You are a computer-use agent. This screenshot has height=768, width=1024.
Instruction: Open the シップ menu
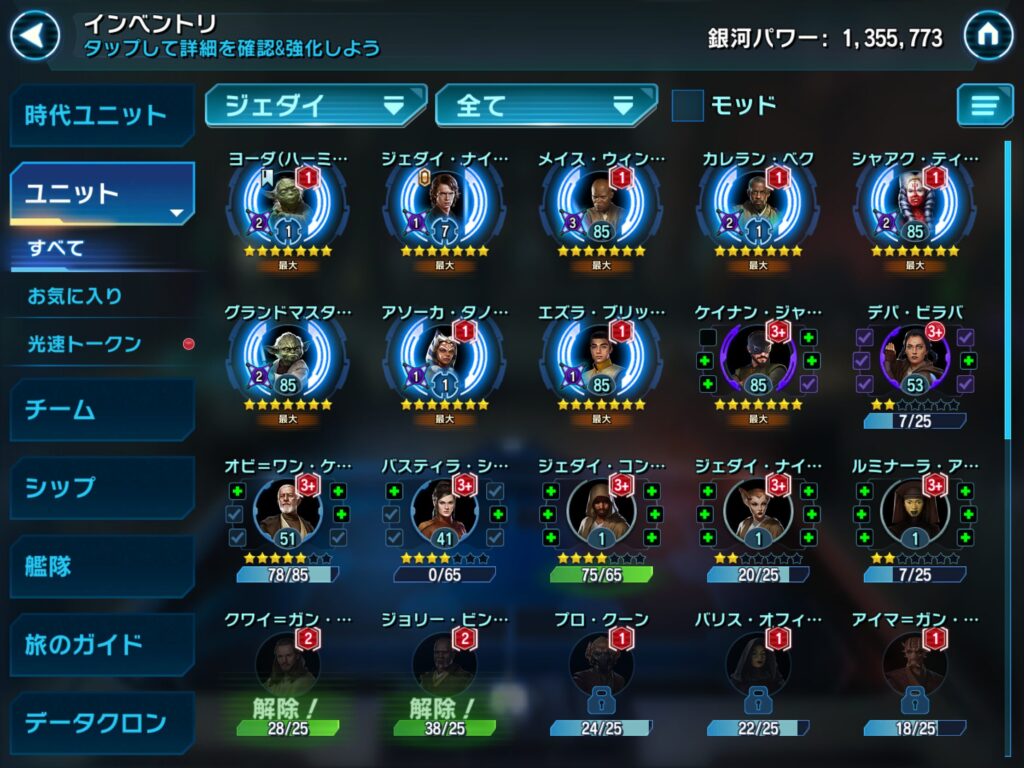coord(100,487)
